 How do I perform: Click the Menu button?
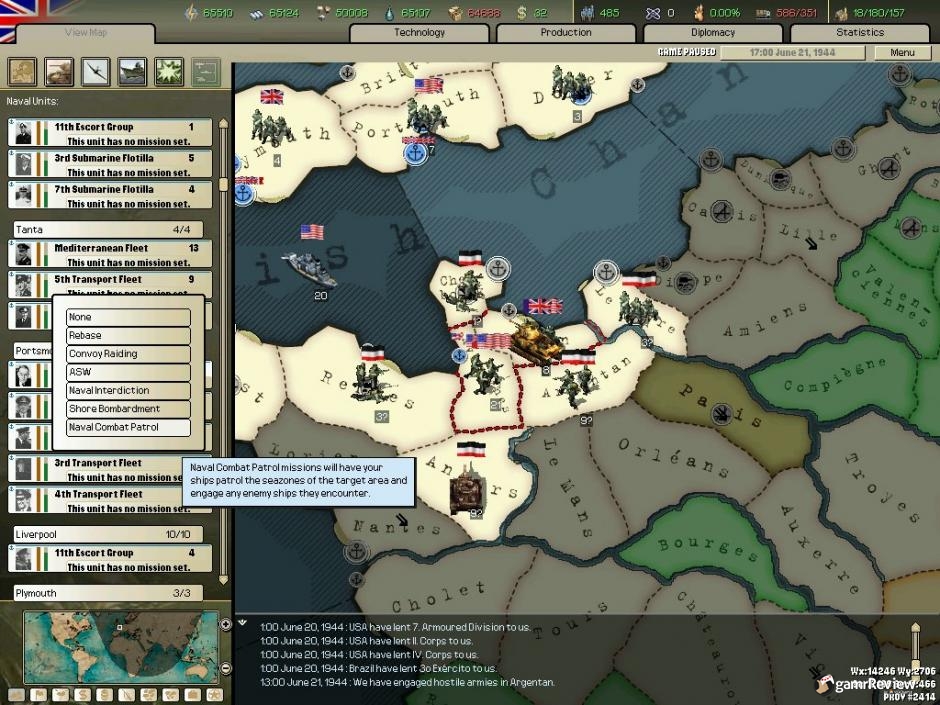click(x=901, y=52)
